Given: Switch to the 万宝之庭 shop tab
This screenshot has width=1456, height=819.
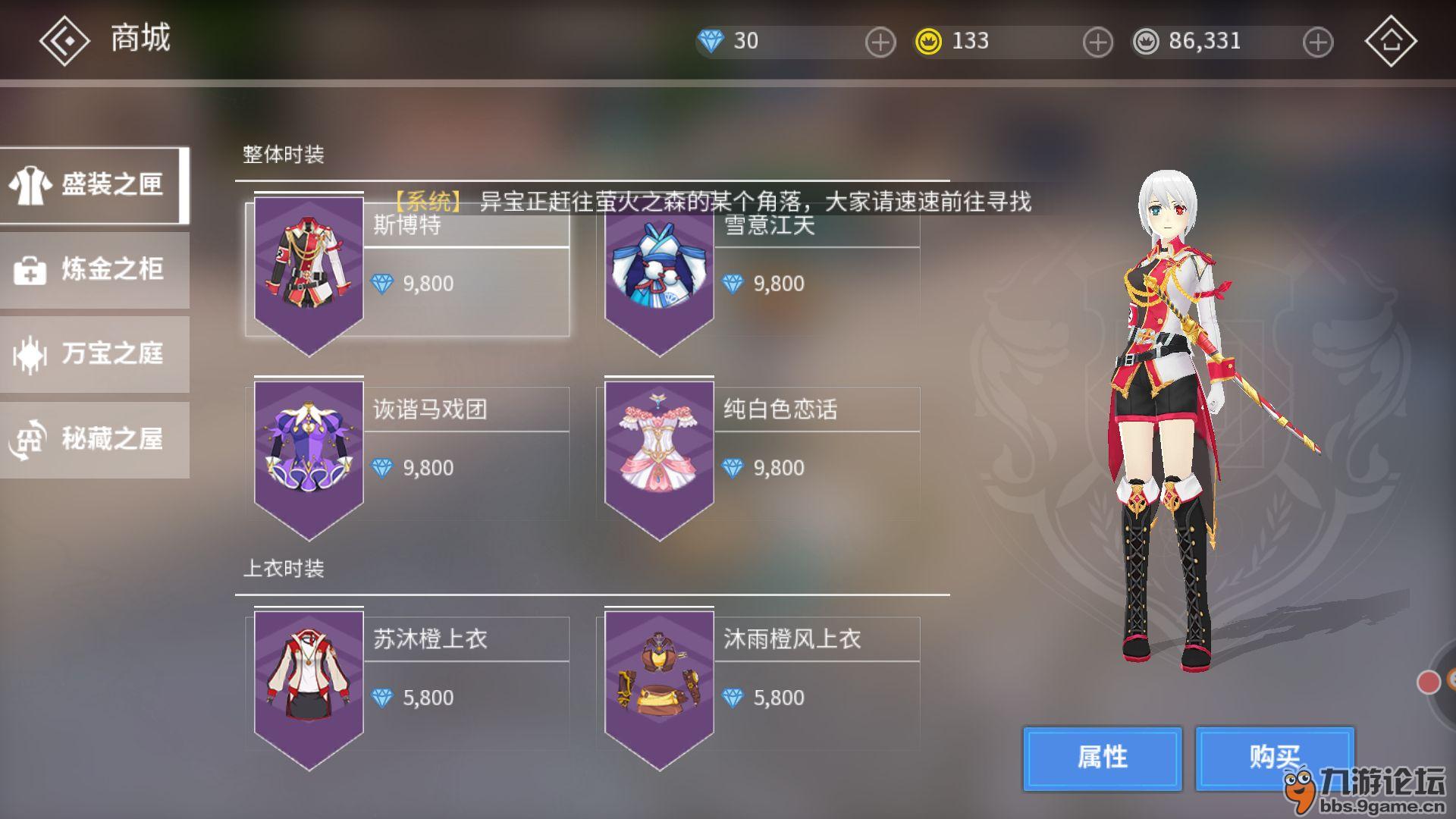Looking at the screenshot, I should [x=94, y=354].
